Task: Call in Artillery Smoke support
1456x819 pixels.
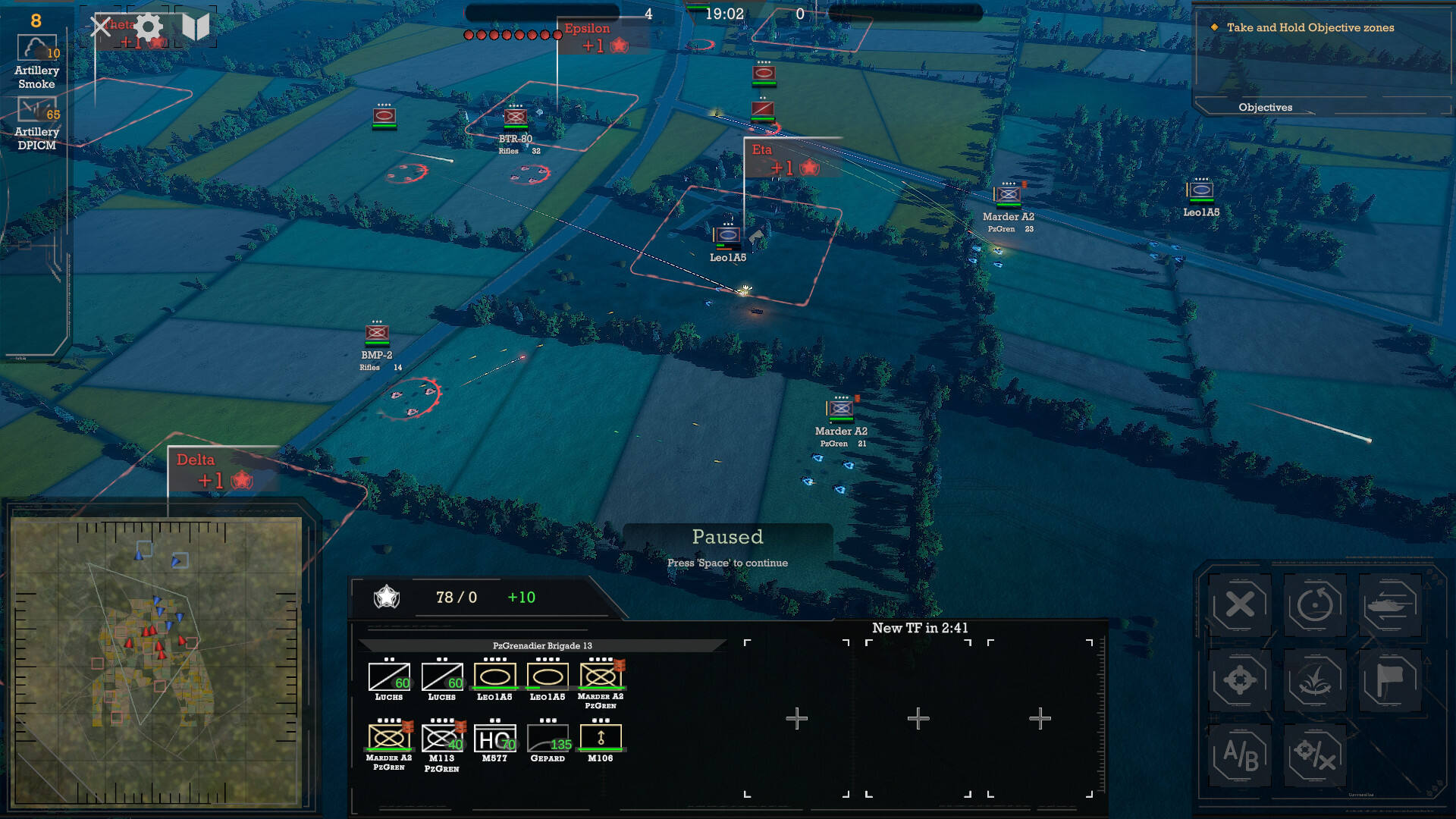Action: (x=36, y=53)
